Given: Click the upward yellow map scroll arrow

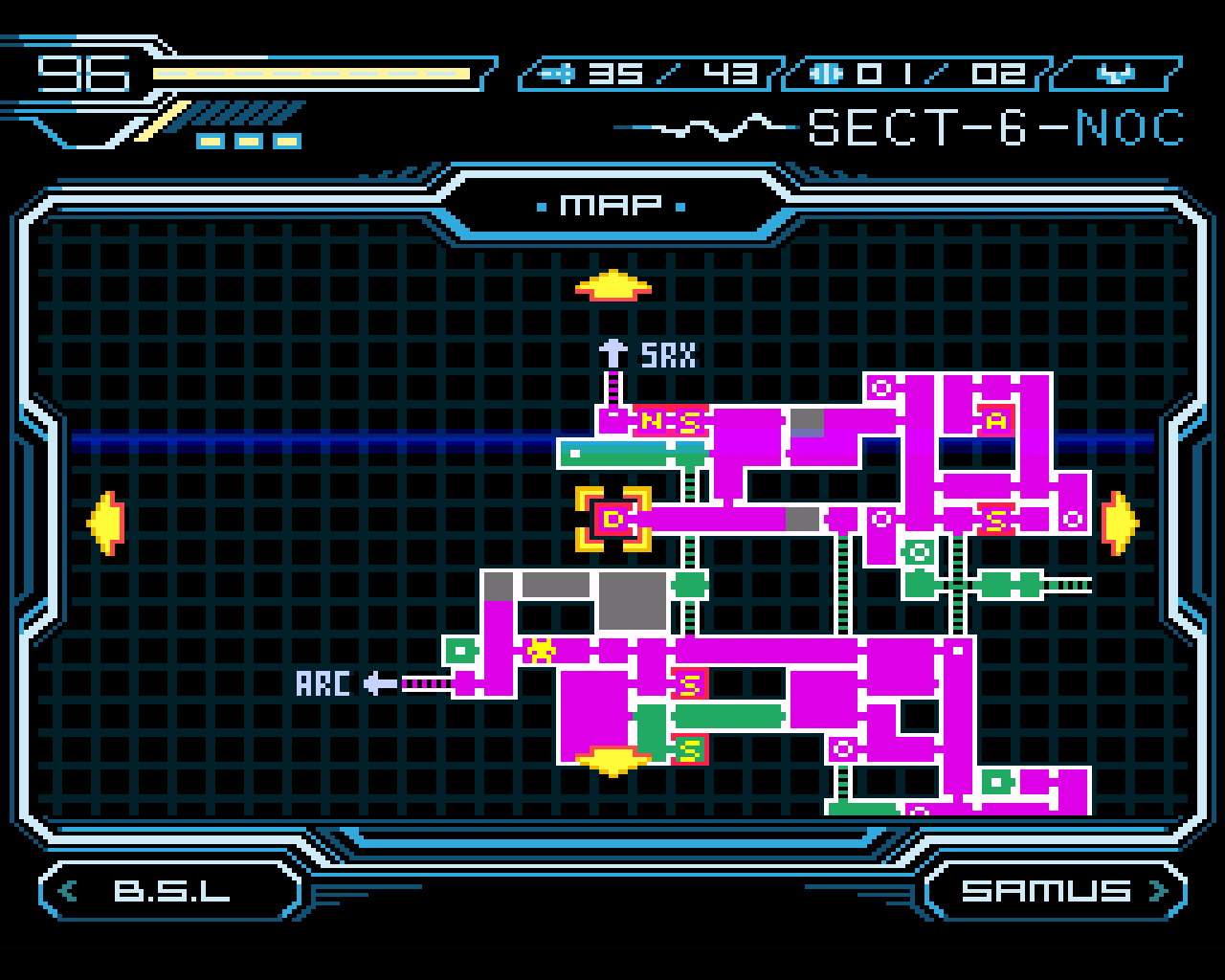Looking at the screenshot, I should 612,284.
